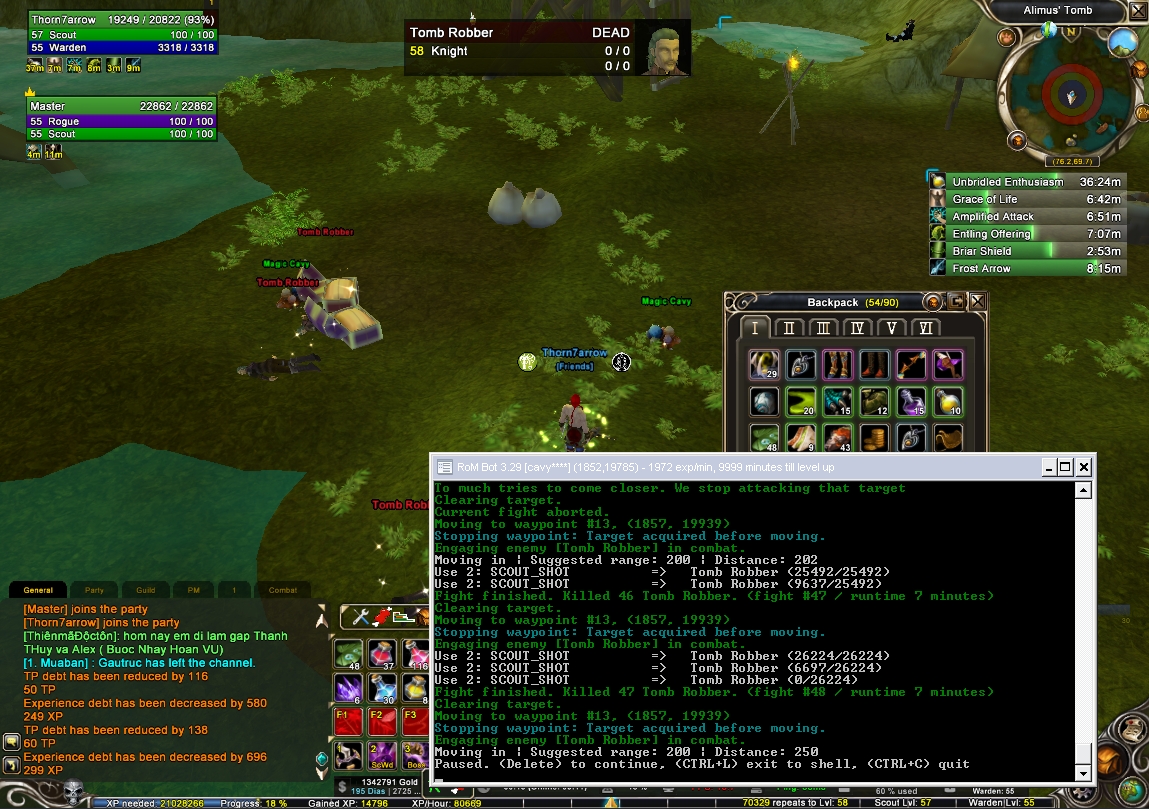
Task: Switch to Backpack tab II
Action: [789, 328]
